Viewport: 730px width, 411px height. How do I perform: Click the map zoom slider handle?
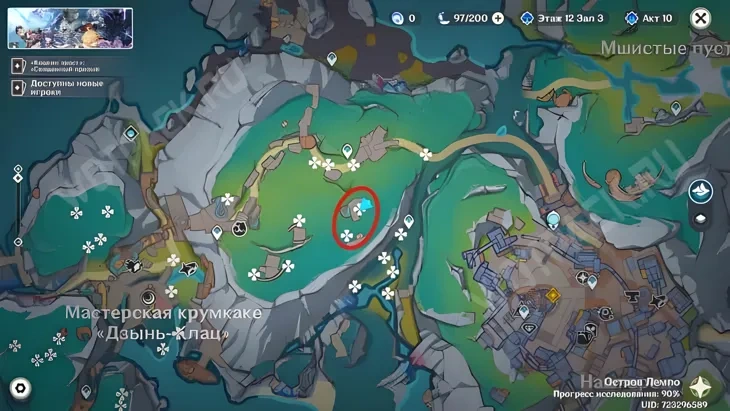tap(18, 178)
